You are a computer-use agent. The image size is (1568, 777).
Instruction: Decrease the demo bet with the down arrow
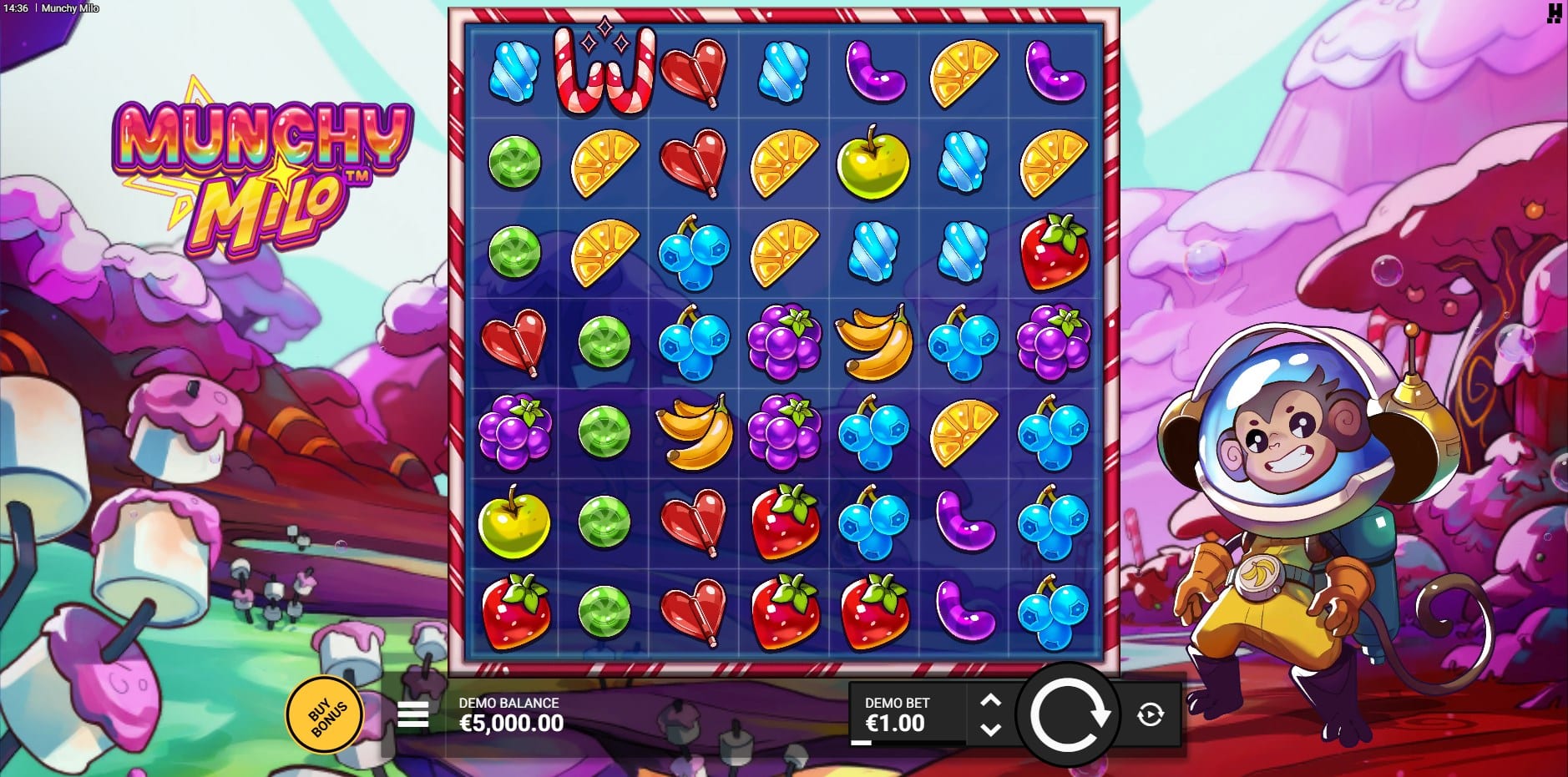pos(990,729)
